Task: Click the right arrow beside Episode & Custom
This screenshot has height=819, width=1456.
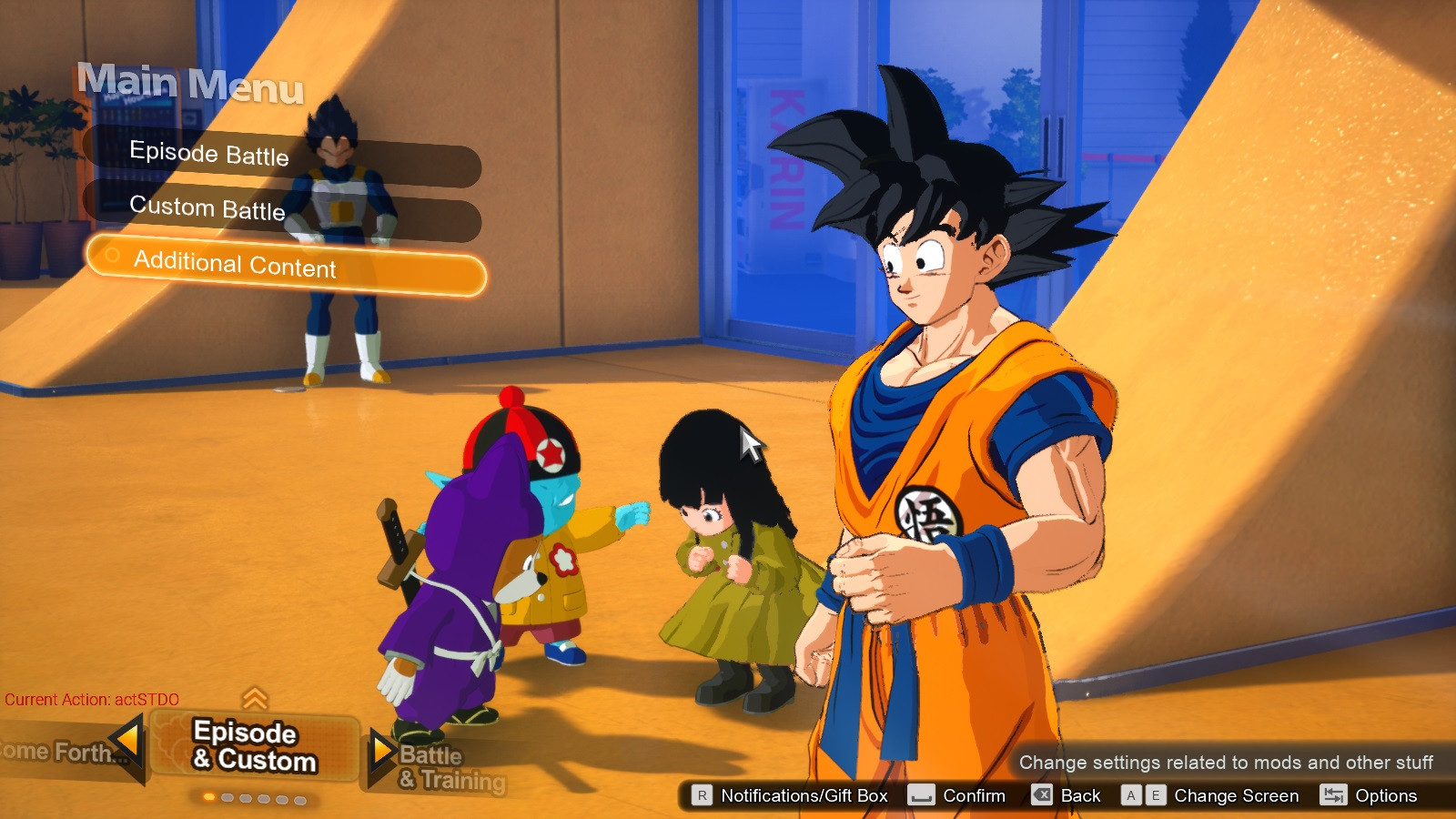Action: click(381, 751)
